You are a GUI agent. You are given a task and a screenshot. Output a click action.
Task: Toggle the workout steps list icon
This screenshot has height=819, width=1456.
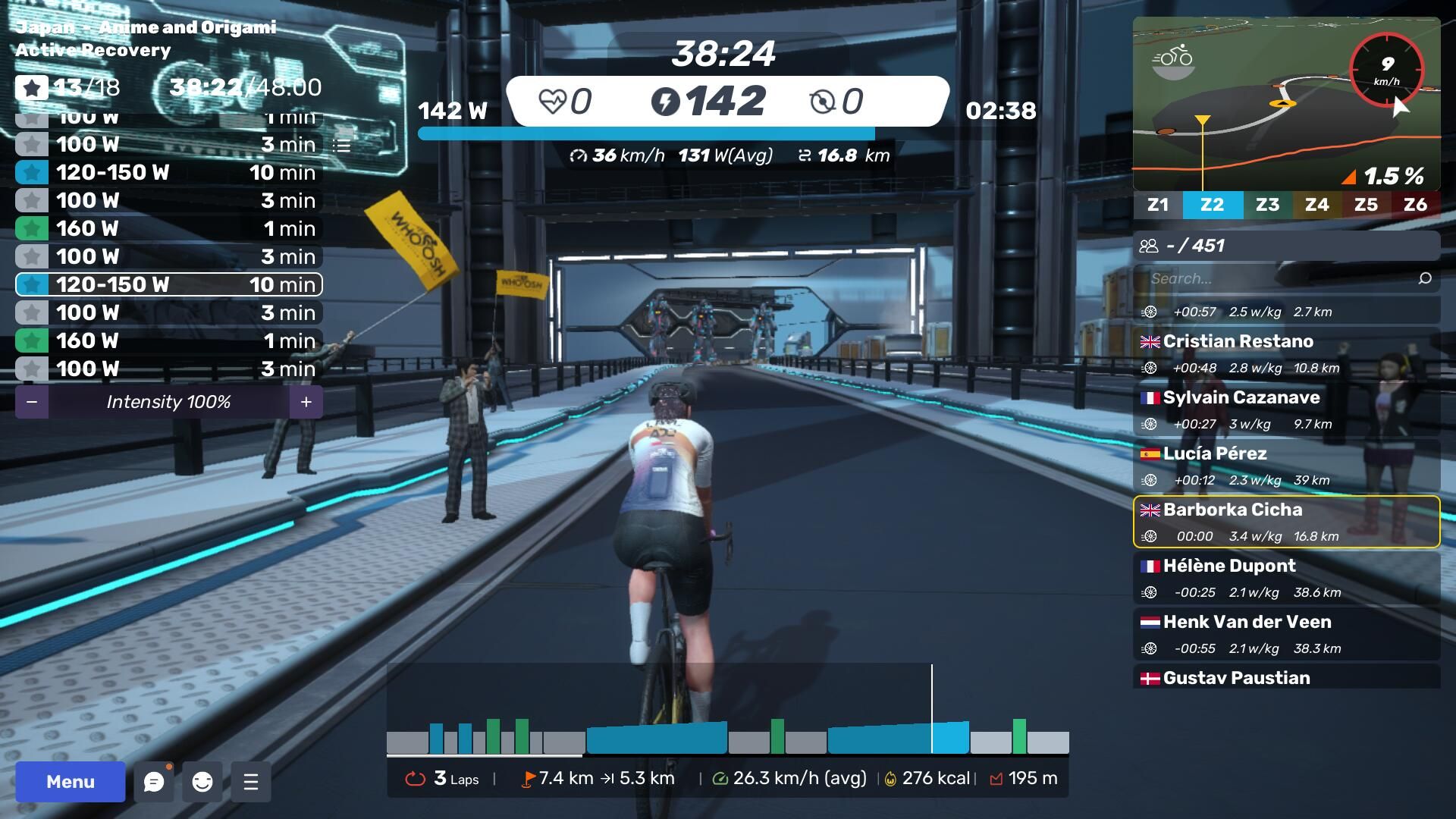point(342,146)
